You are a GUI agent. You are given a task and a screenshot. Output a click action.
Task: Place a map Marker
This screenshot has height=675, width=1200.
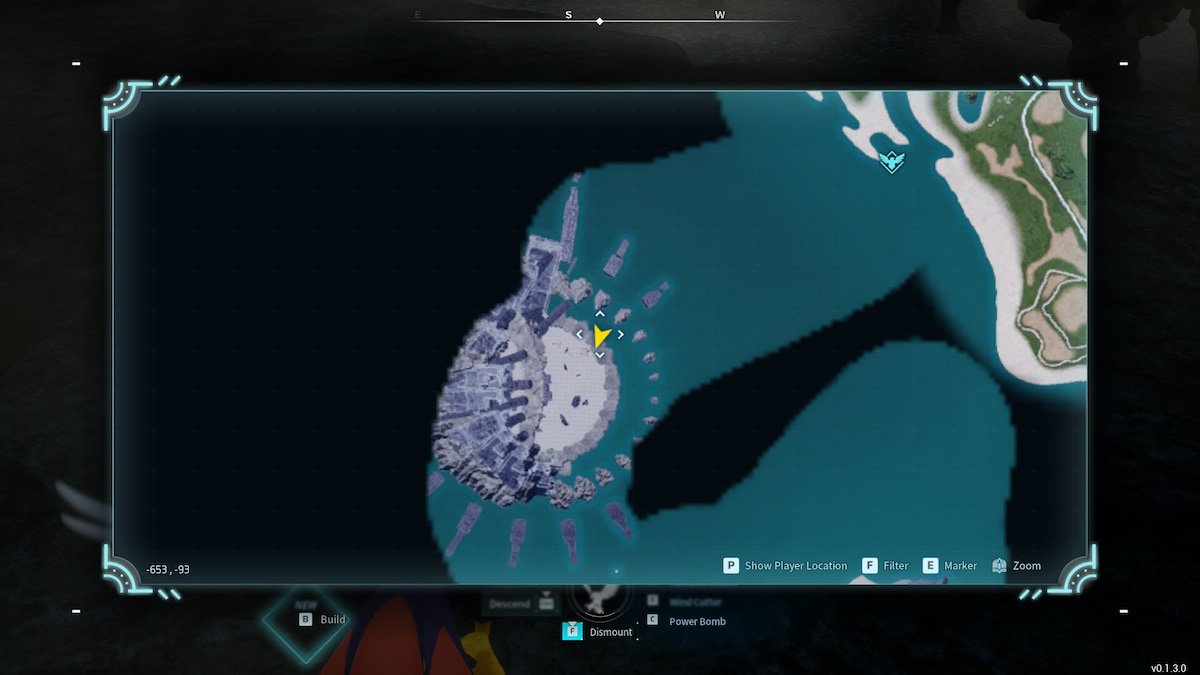tap(949, 566)
